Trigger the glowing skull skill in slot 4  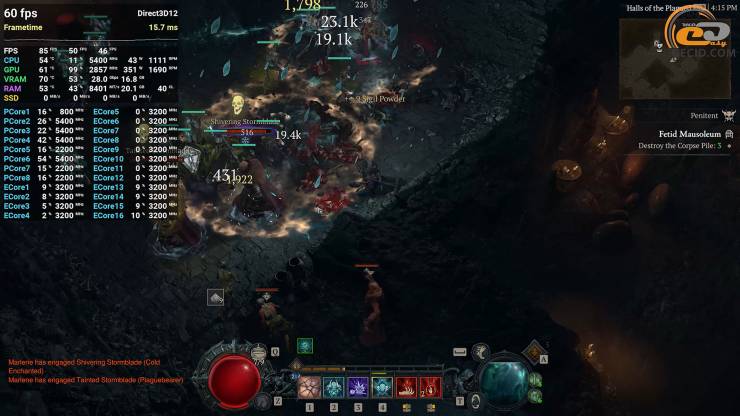[382, 387]
